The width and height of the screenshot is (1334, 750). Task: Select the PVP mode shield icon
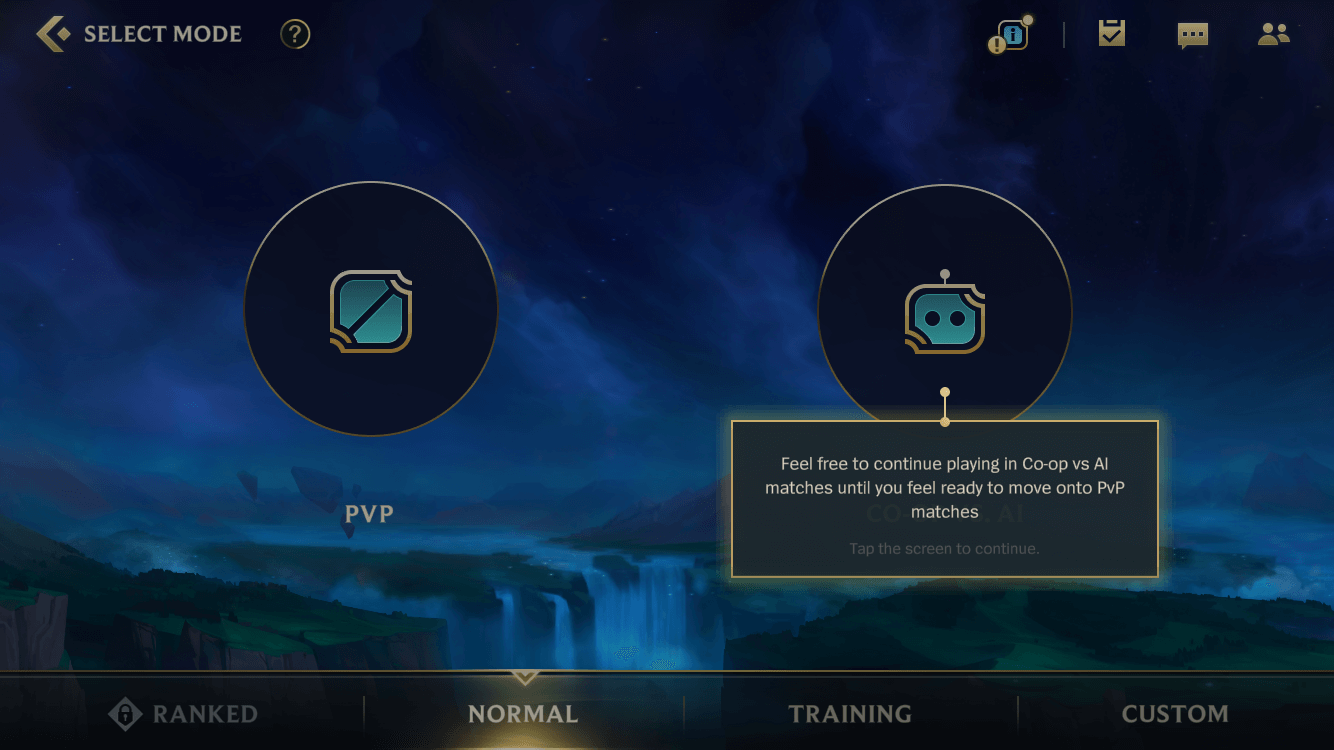point(370,310)
